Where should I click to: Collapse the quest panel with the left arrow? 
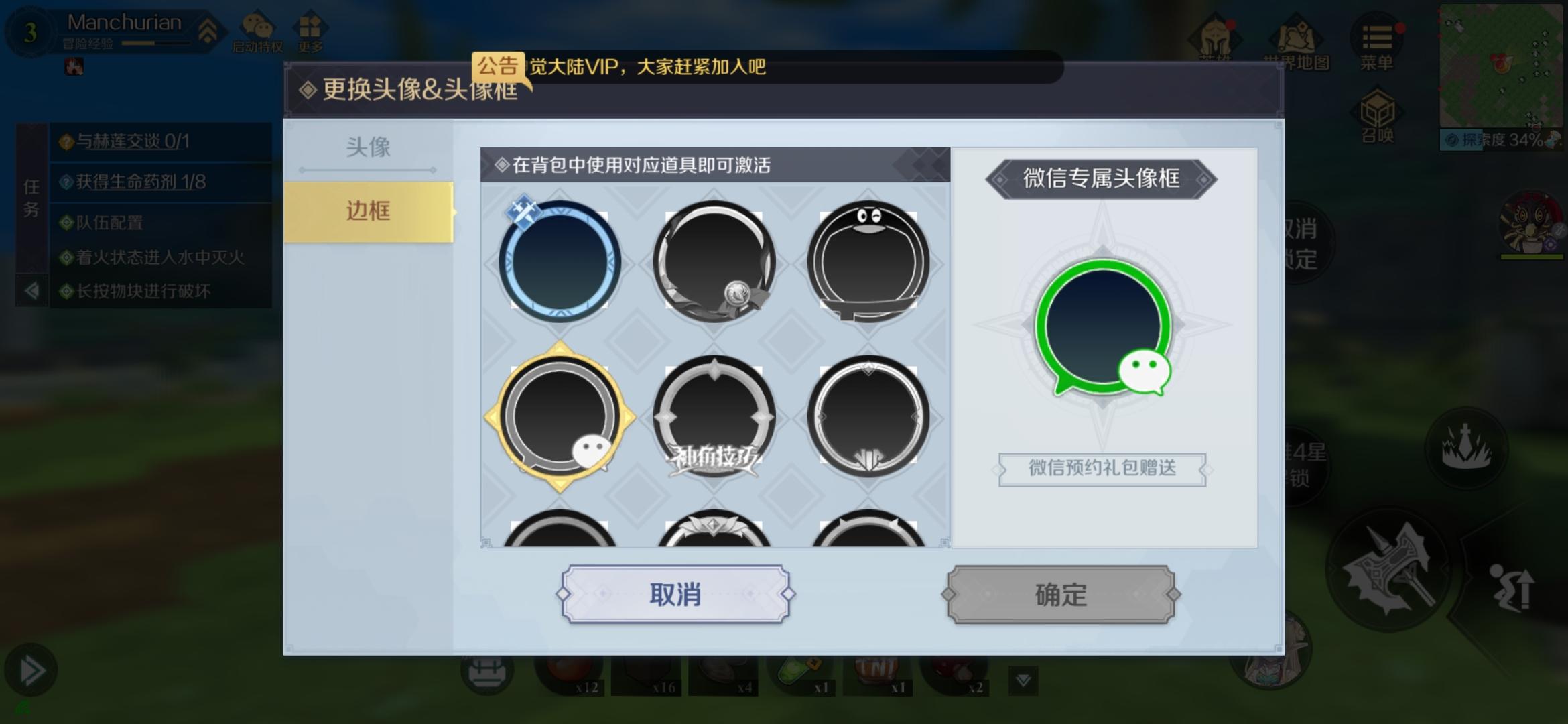pos(31,290)
